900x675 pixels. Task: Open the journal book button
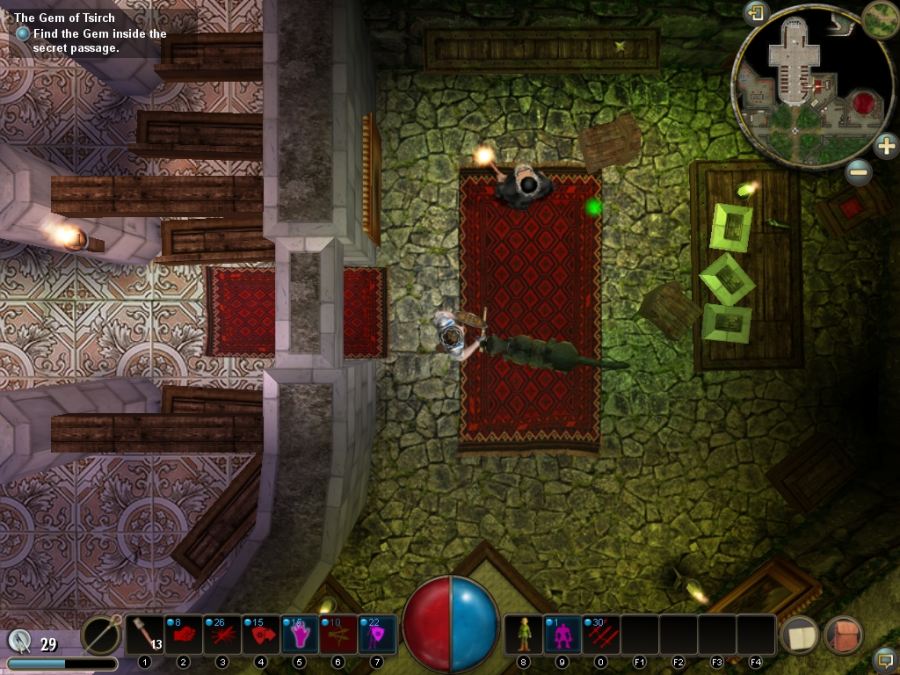click(800, 635)
